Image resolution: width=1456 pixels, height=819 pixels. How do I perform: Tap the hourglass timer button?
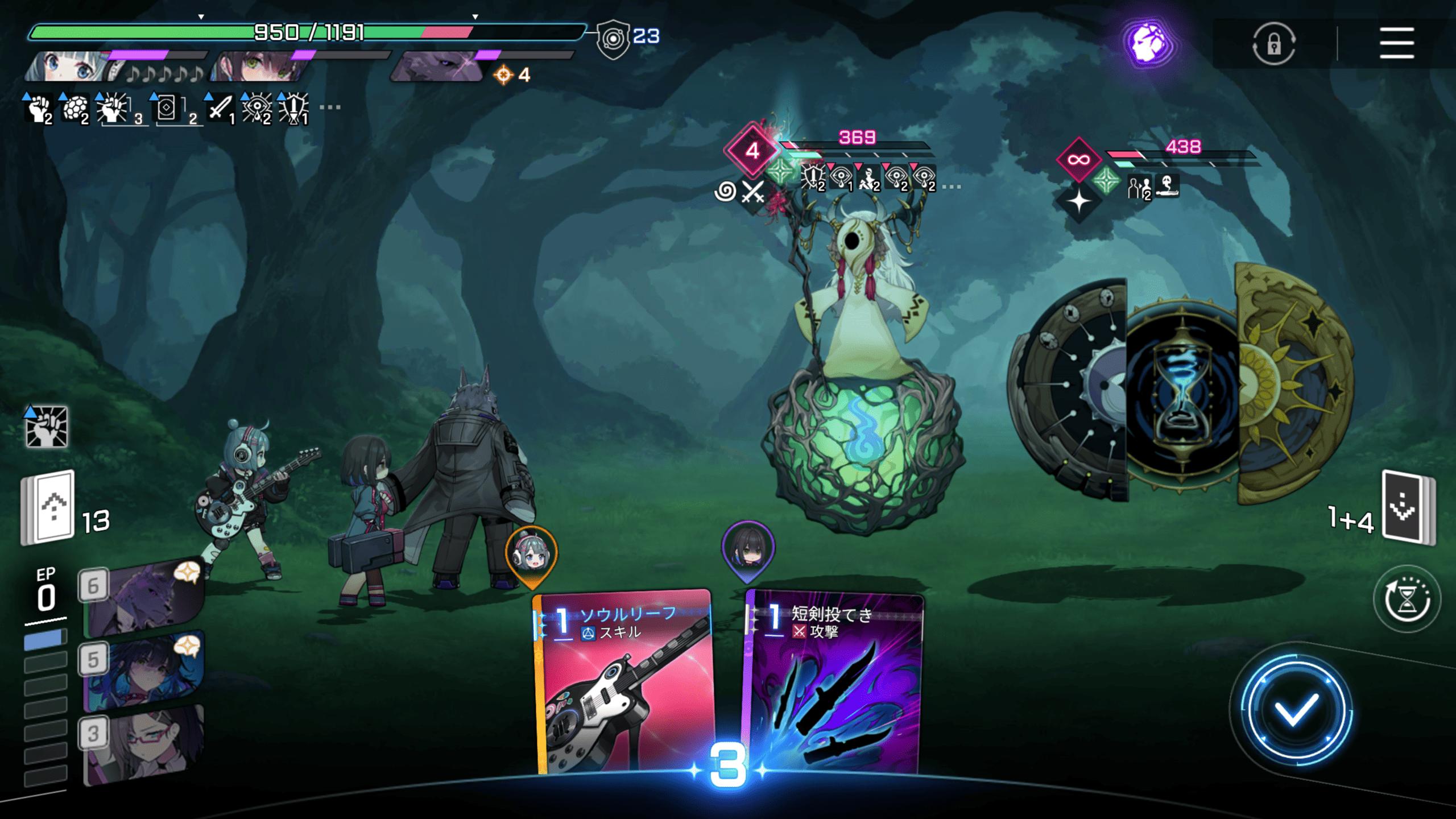click(x=1407, y=599)
